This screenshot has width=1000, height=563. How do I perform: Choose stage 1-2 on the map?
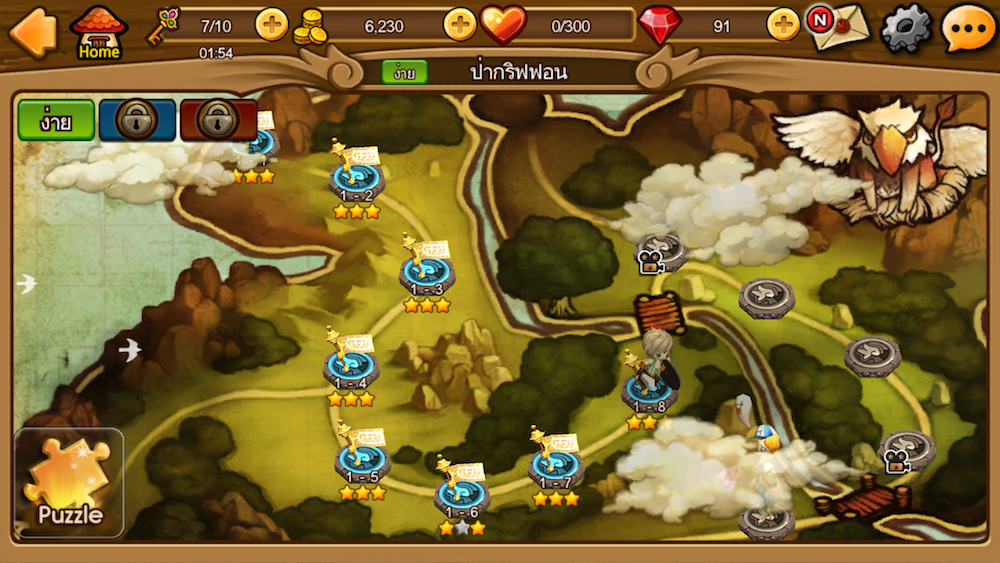point(356,181)
